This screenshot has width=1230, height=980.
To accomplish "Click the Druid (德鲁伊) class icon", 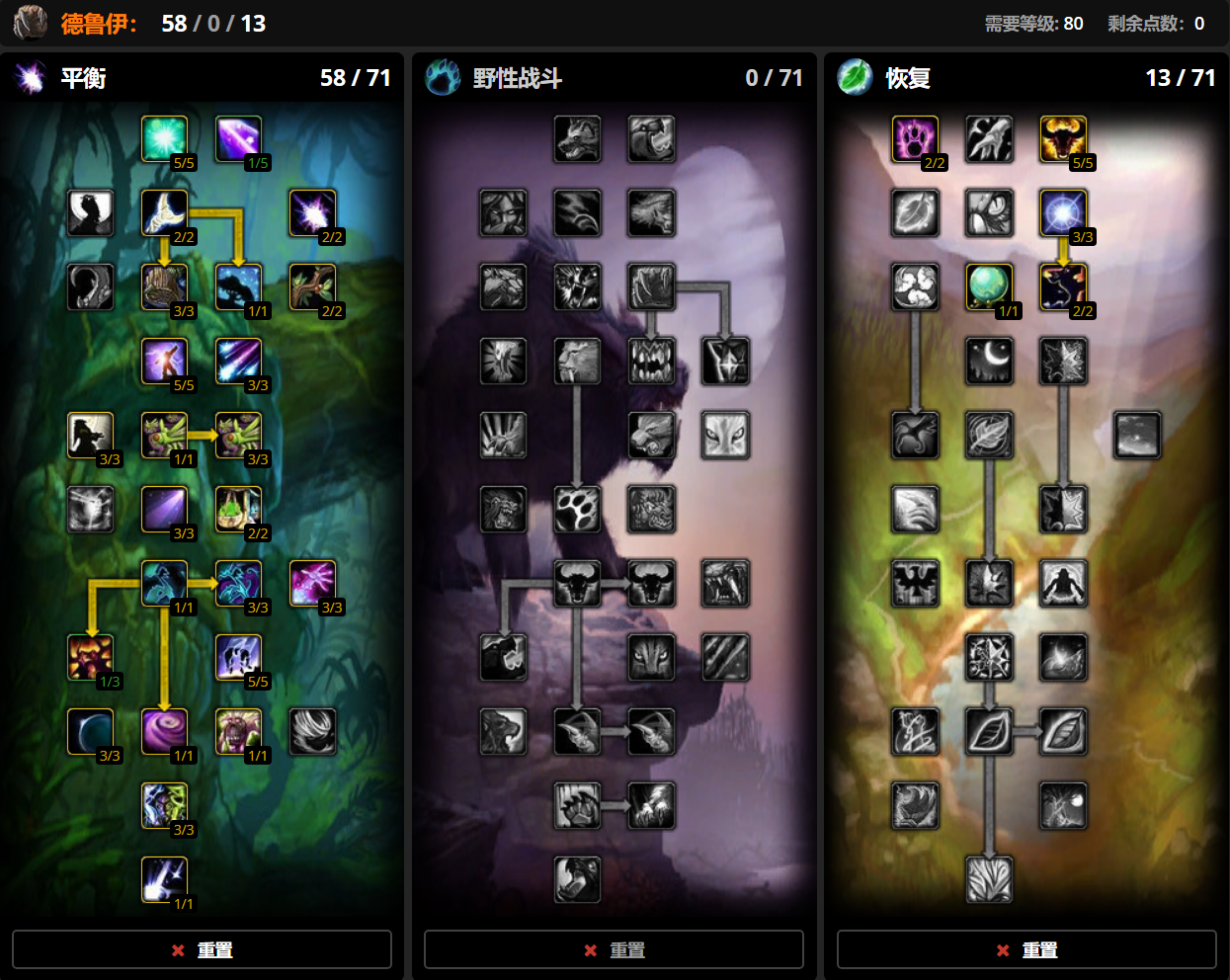I will pos(30,23).
